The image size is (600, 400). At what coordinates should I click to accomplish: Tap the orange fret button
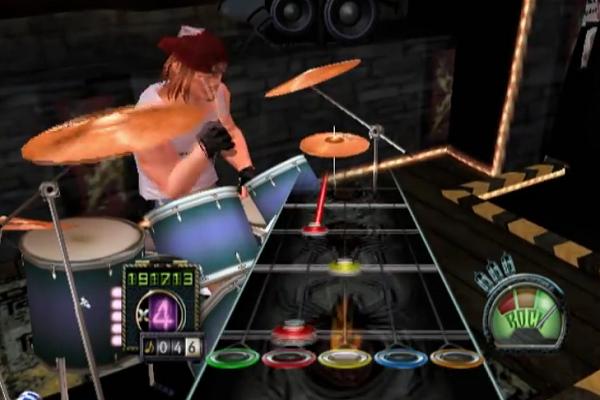click(x=457, y=356)
